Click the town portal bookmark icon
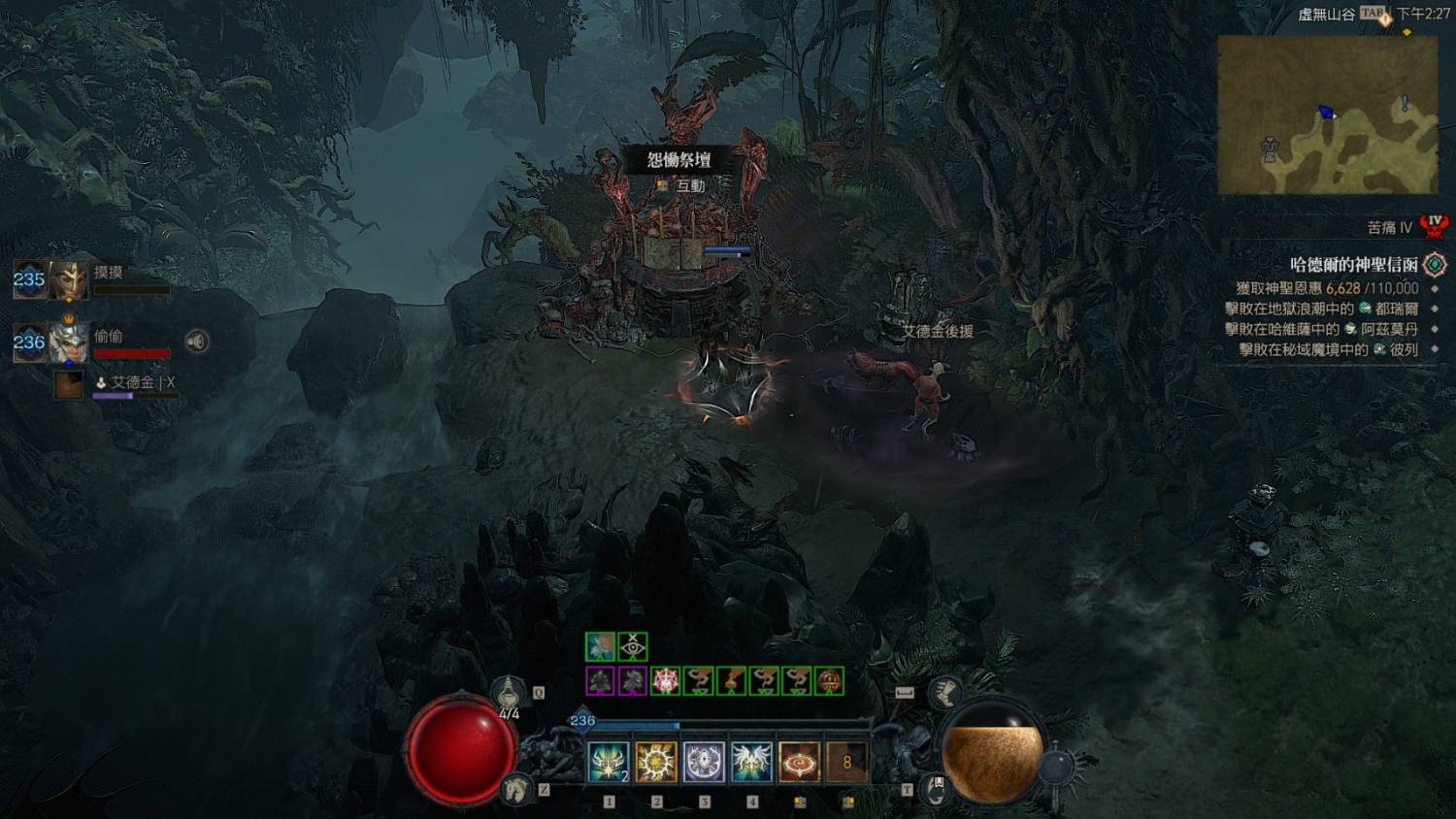The image size is (1456, 819). click(x=937, y=788)
